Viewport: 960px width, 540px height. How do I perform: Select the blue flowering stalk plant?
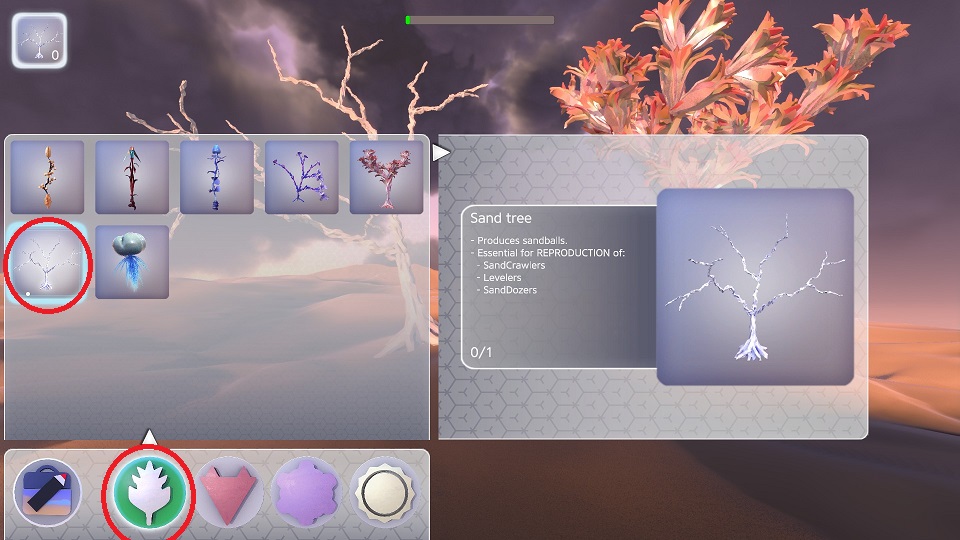(x=217, y=177)
